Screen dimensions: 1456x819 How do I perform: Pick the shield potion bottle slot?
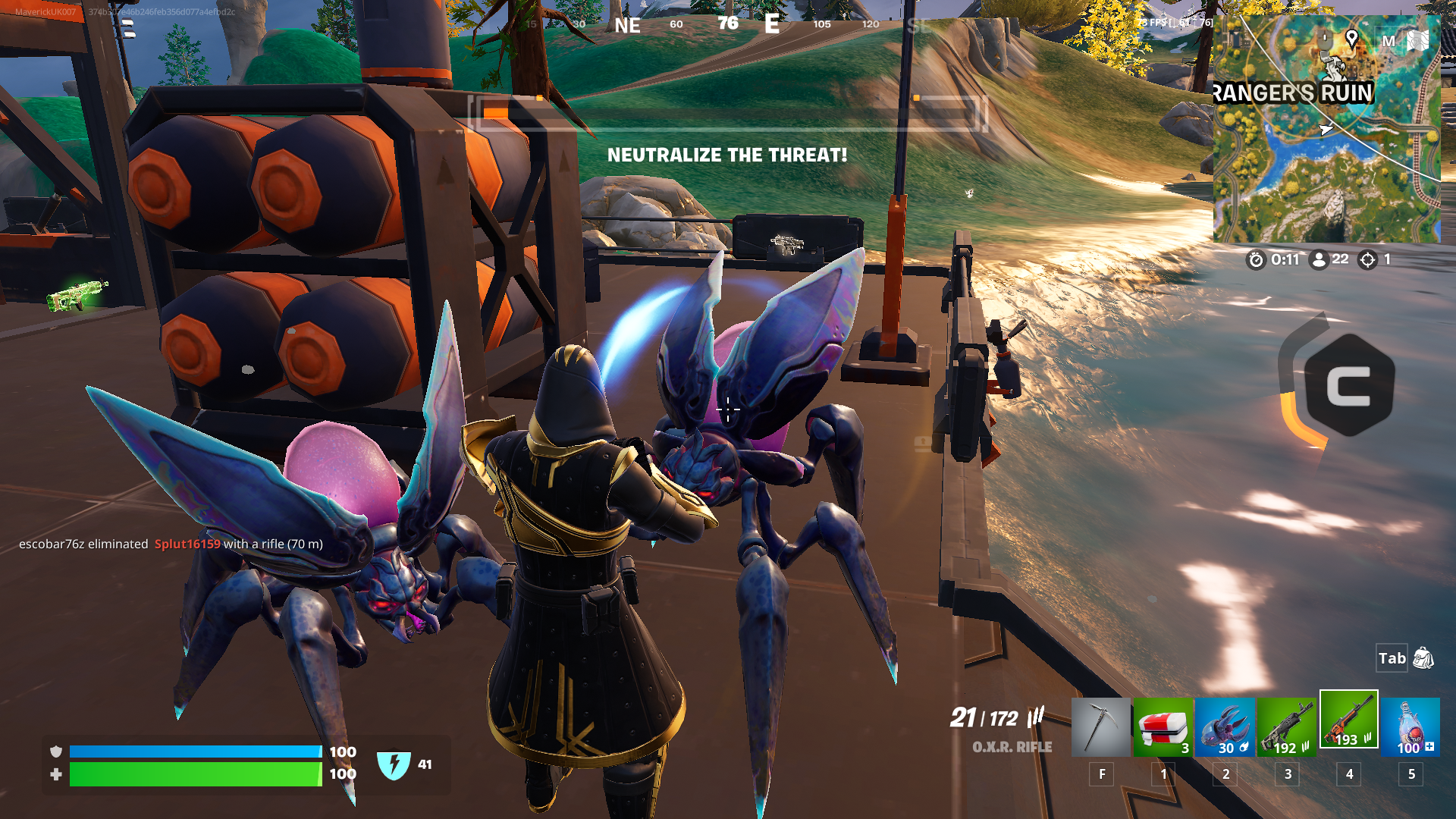pos(1410,727)
